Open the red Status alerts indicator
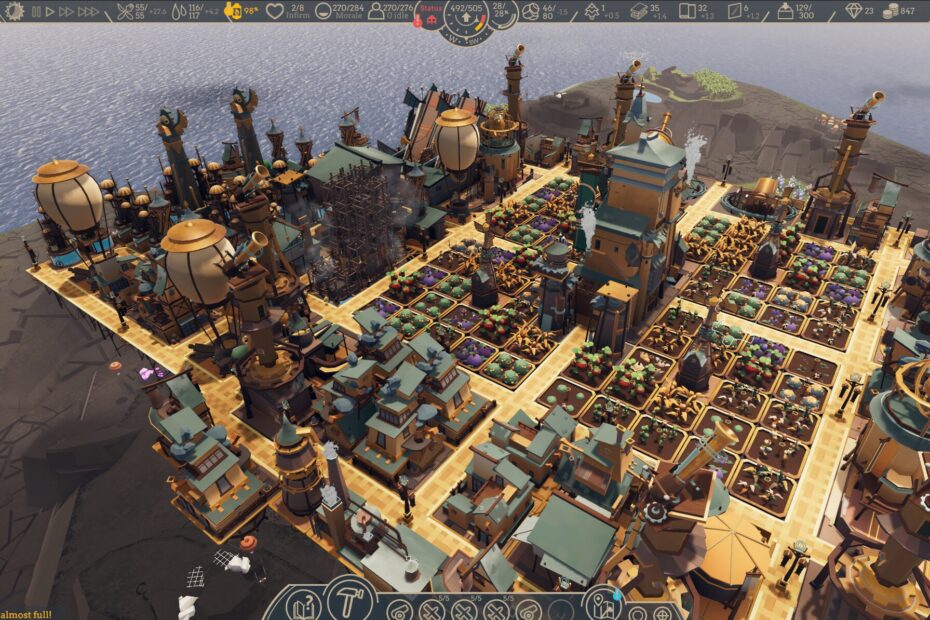This screenshot has width=930, height=620. pos(430,10)
